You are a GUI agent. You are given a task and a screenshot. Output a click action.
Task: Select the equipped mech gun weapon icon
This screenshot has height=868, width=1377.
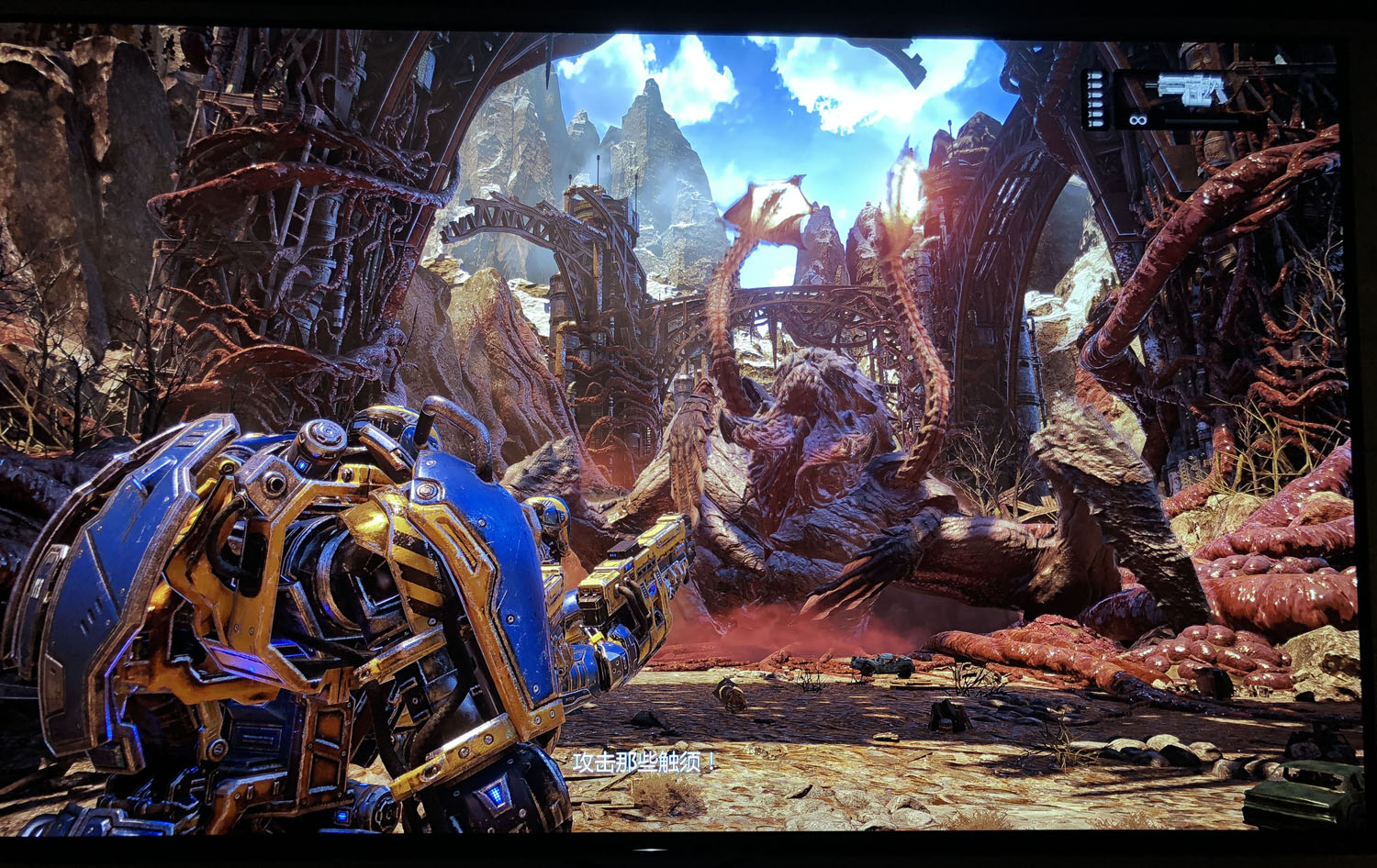1191,89
